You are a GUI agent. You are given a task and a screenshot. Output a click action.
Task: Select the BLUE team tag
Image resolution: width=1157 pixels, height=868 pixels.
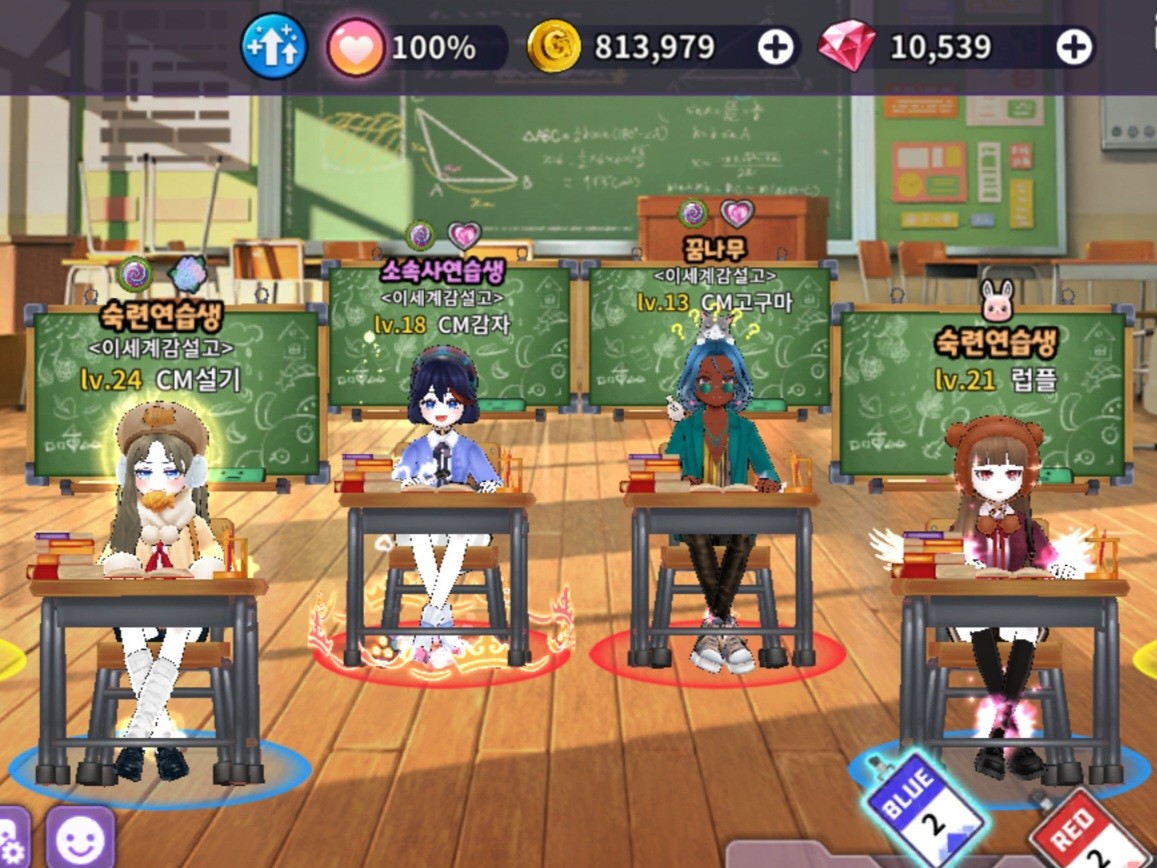[924, 808]
